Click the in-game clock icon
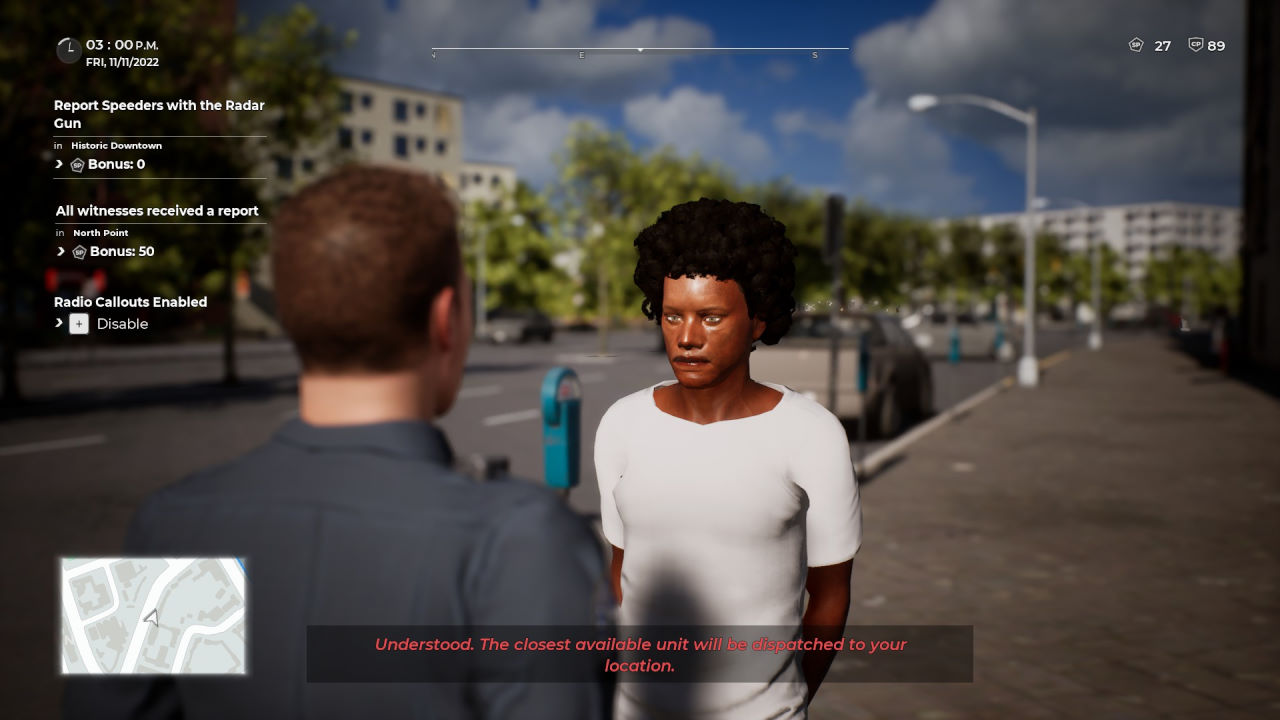The width and height of the screenshot is (1280, 720). [x=68, y=50]
